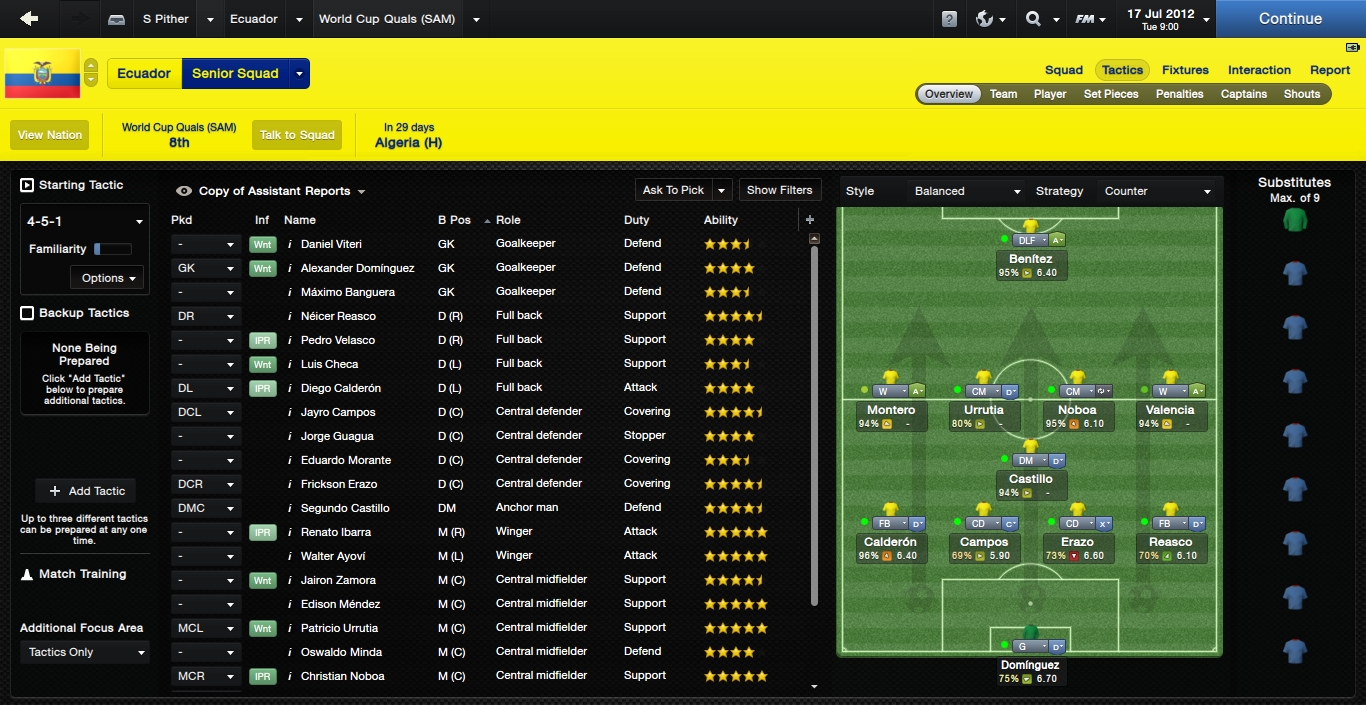The width and height of the screenshot is (1366, 705).
Task: Toggle the Backup Tactics checkbox
Action: (27, 313)
